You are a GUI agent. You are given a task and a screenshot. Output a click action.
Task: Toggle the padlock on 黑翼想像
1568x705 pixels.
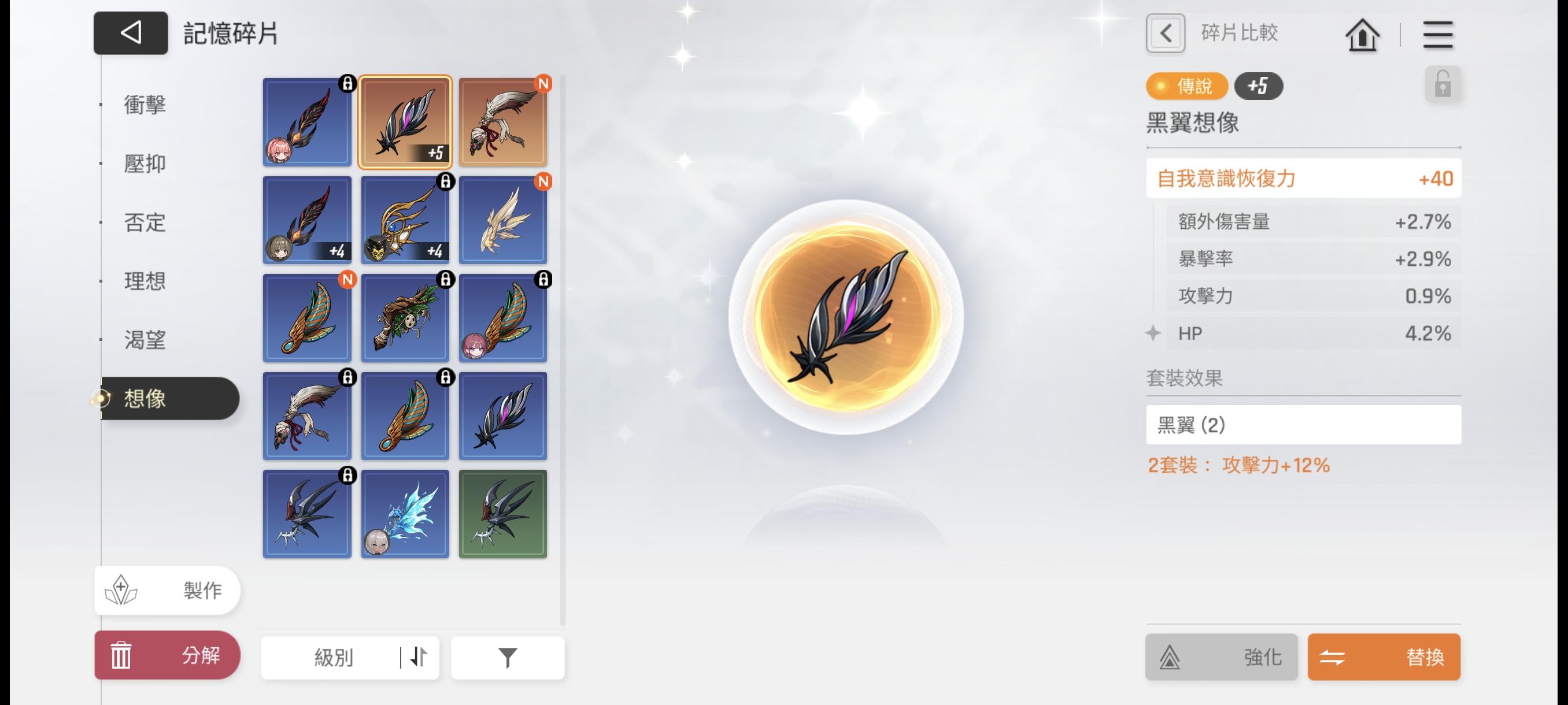click(1442, 84)
